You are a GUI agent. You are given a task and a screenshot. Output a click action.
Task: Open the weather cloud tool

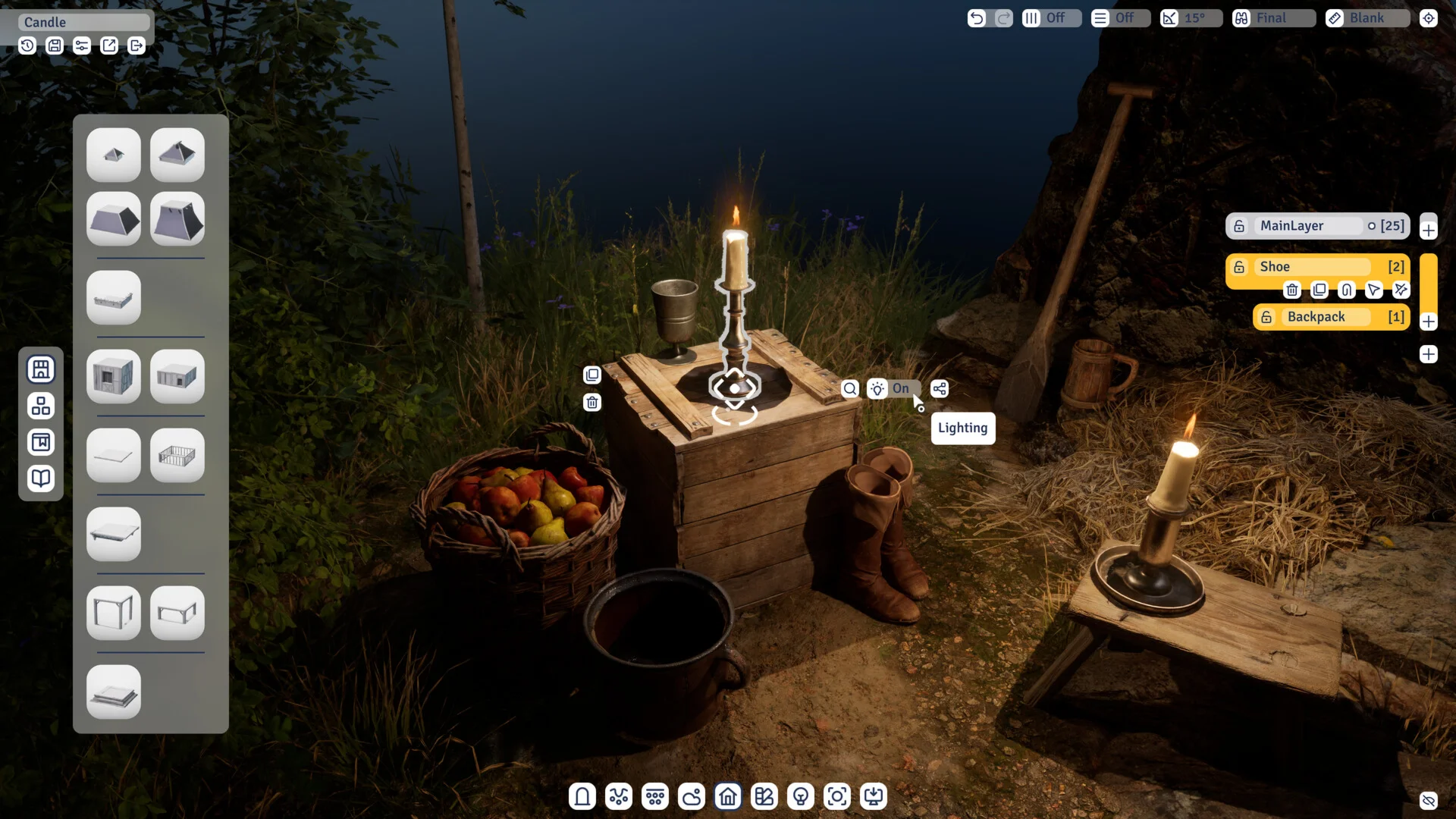pos(692,797)
